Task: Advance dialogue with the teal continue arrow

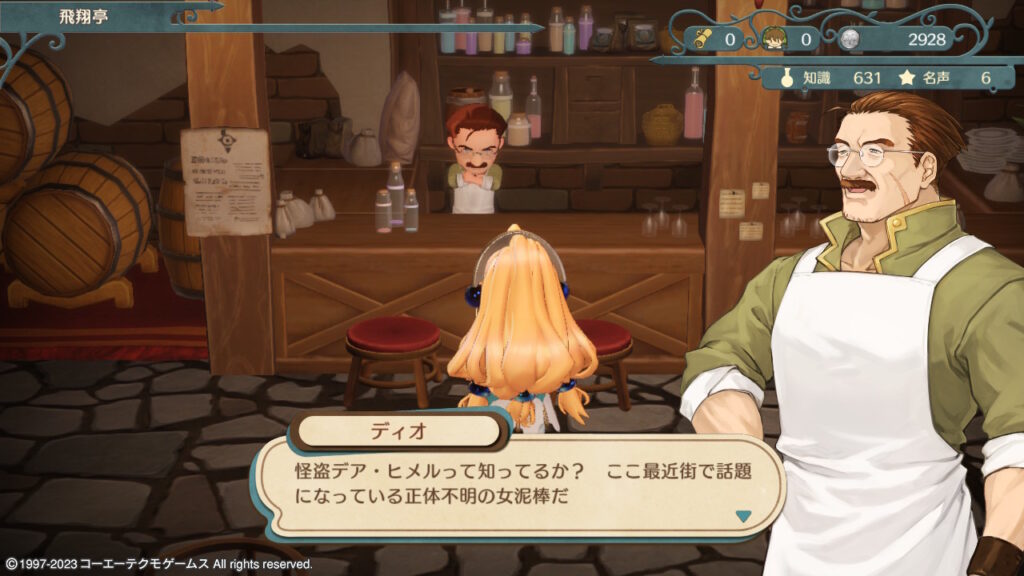Action: [x=742, y=516]
